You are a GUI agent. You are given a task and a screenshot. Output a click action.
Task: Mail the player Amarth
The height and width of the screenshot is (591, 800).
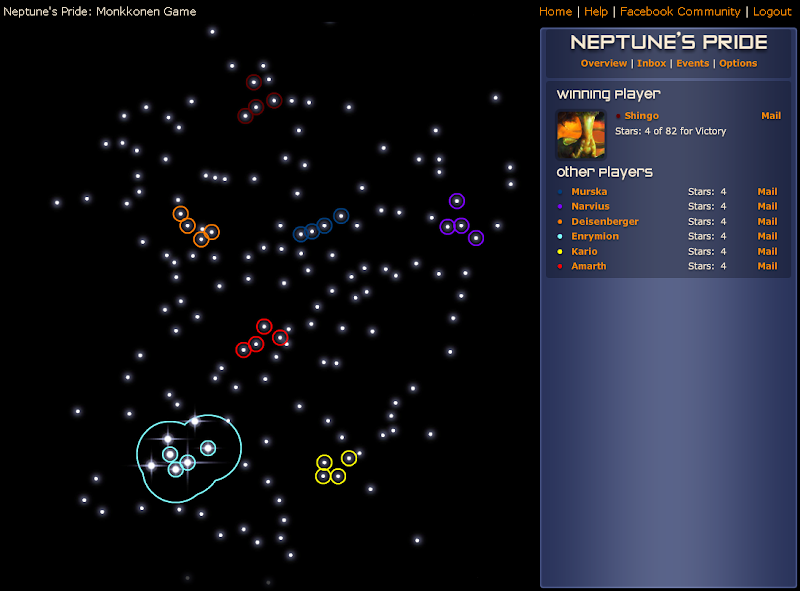click(x=767, y=266)
